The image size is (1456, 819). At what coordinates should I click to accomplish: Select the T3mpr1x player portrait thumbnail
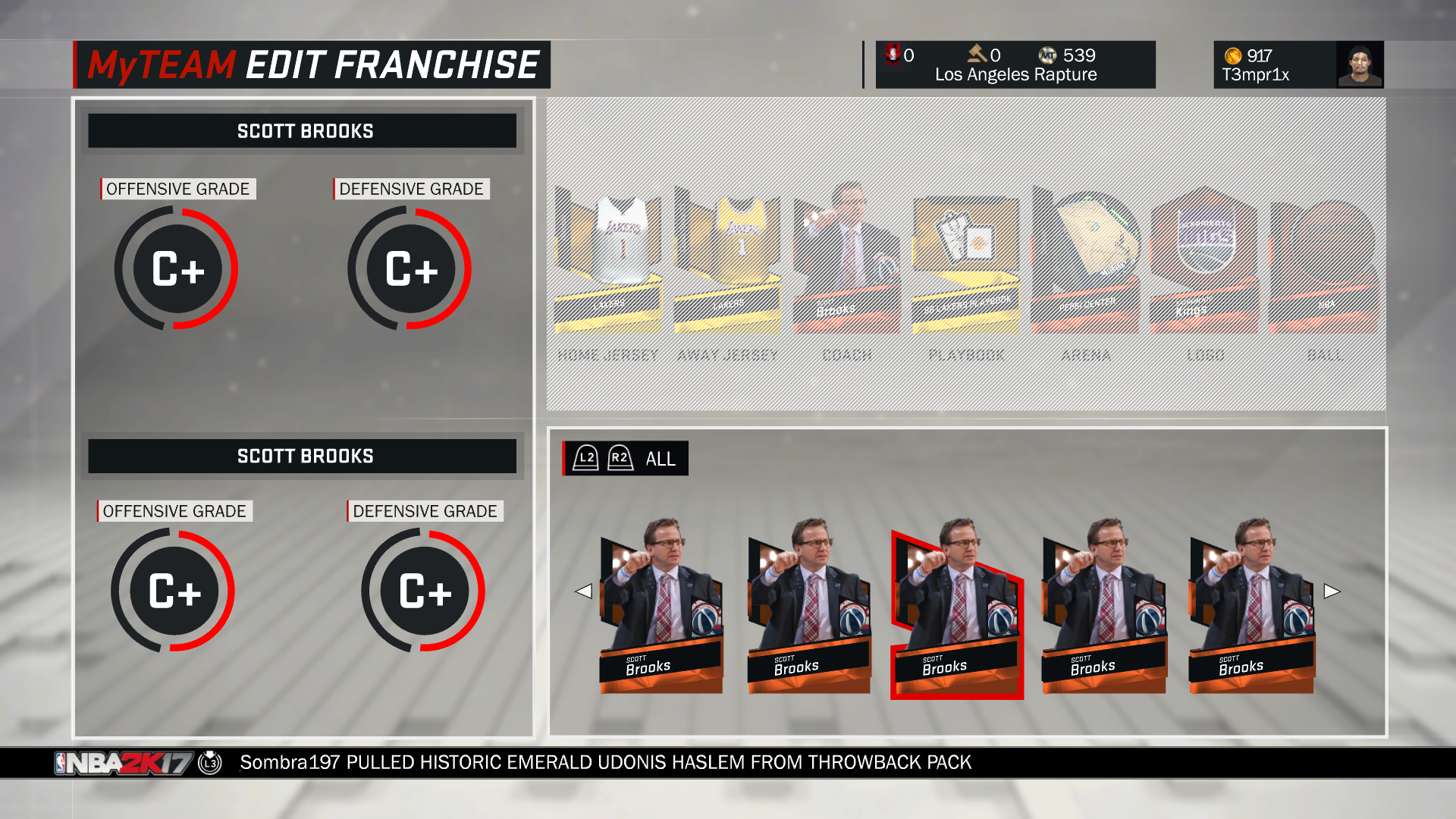click(x=1360, y=64)
